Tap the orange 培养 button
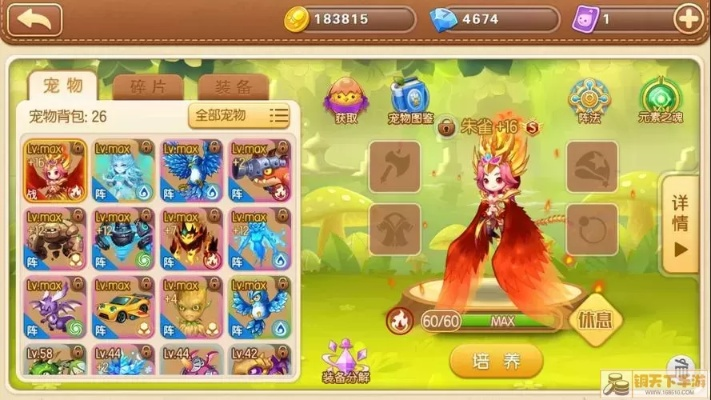 click(x=495, y=360)
